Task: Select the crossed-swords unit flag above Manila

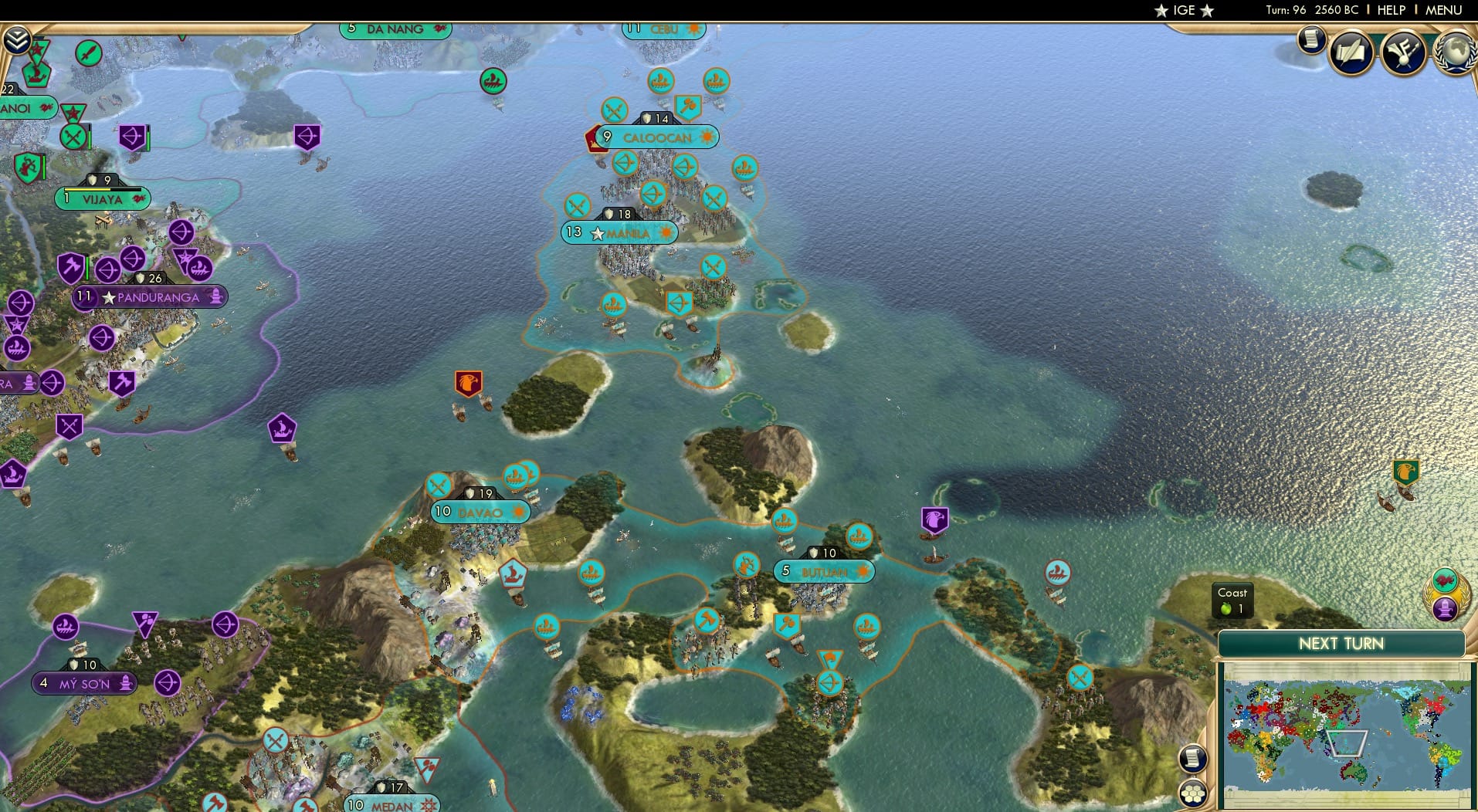Action: click(577, 205)
